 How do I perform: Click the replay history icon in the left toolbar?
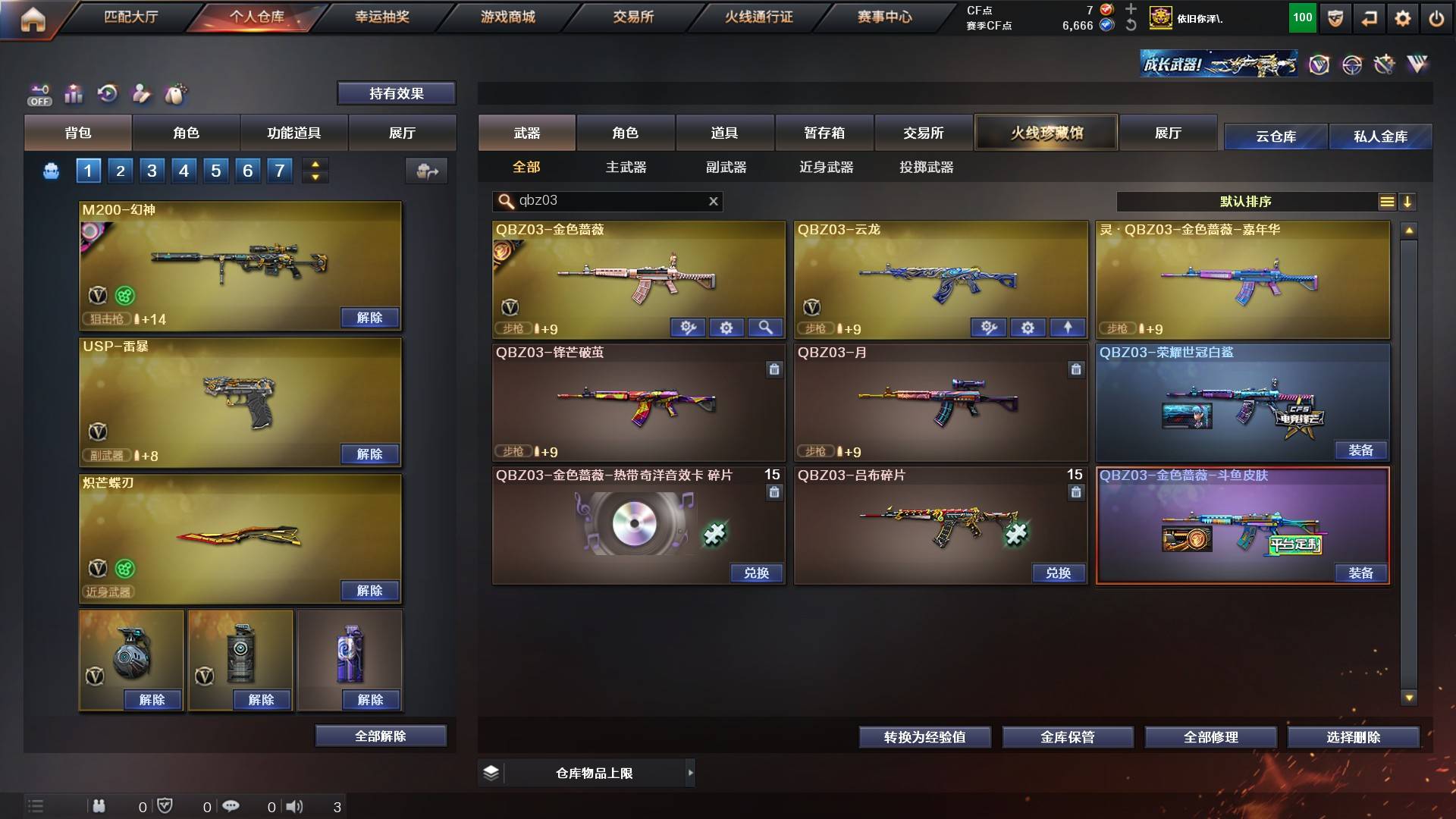click(108, 93)
